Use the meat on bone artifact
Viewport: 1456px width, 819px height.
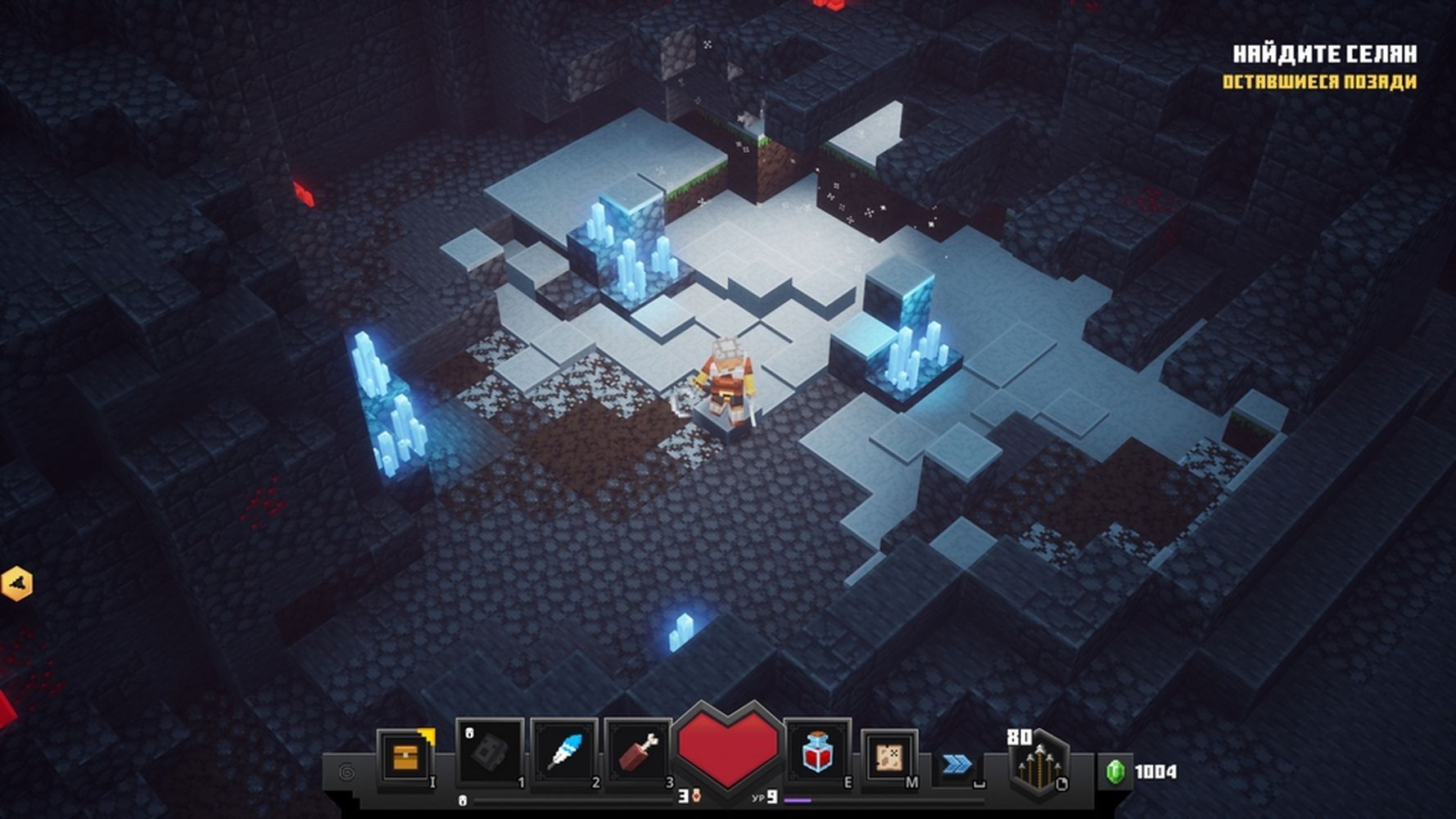coord(638,752)
